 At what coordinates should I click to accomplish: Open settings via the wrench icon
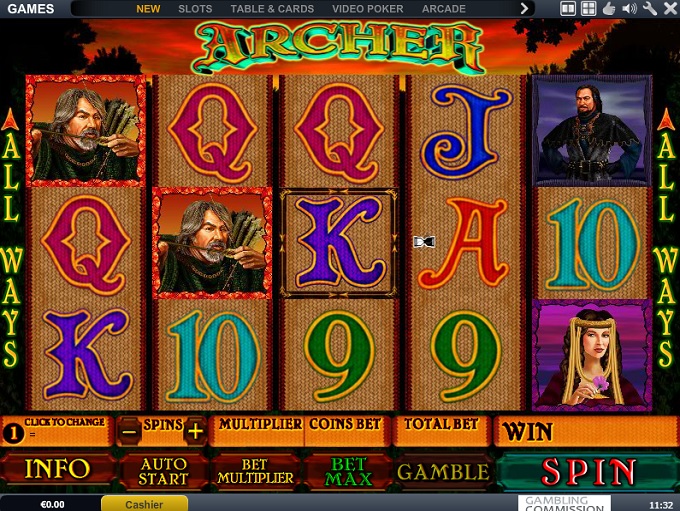[x=650, y=9]
